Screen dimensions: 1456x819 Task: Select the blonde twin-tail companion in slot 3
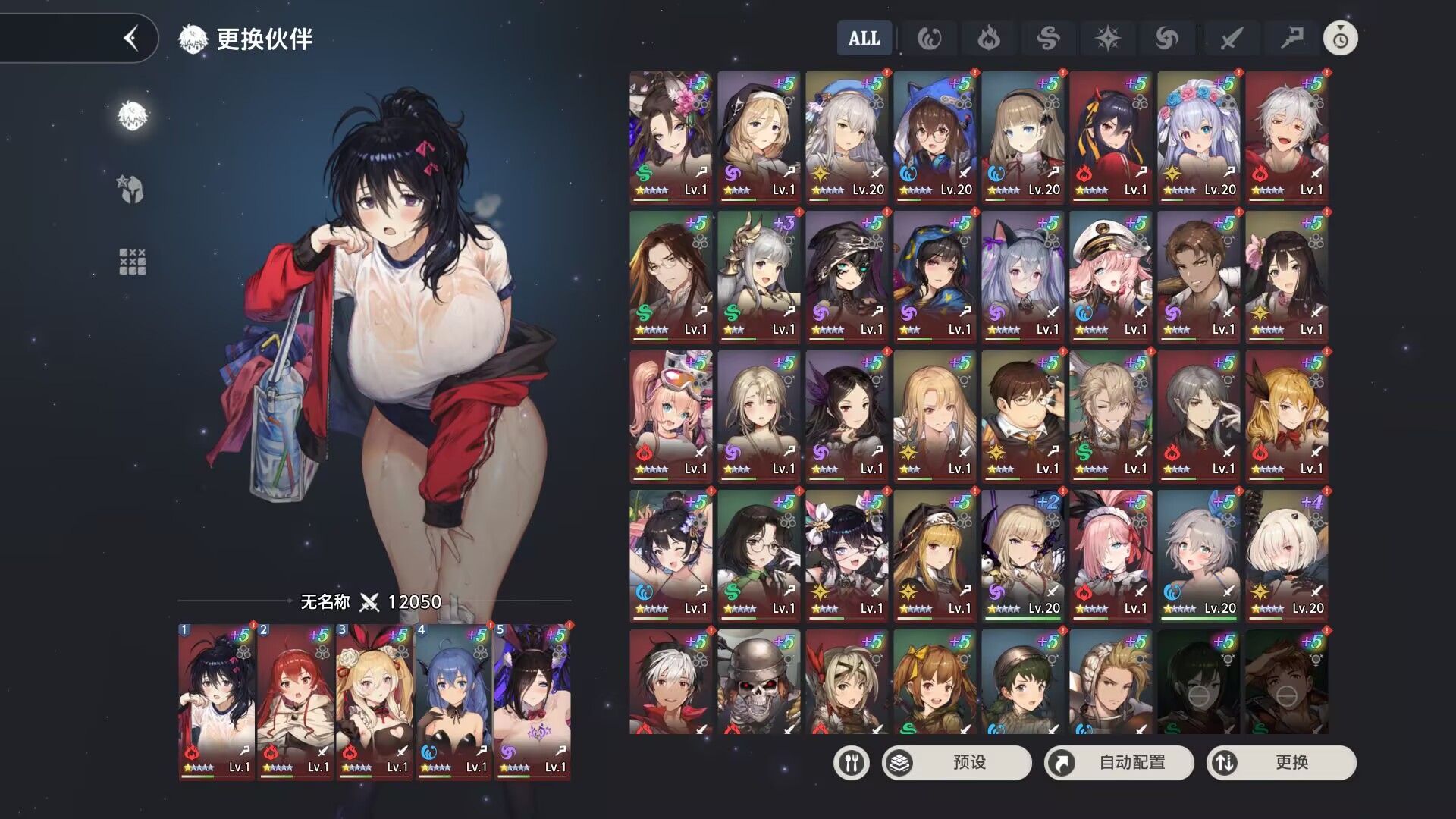coord(375,701)
